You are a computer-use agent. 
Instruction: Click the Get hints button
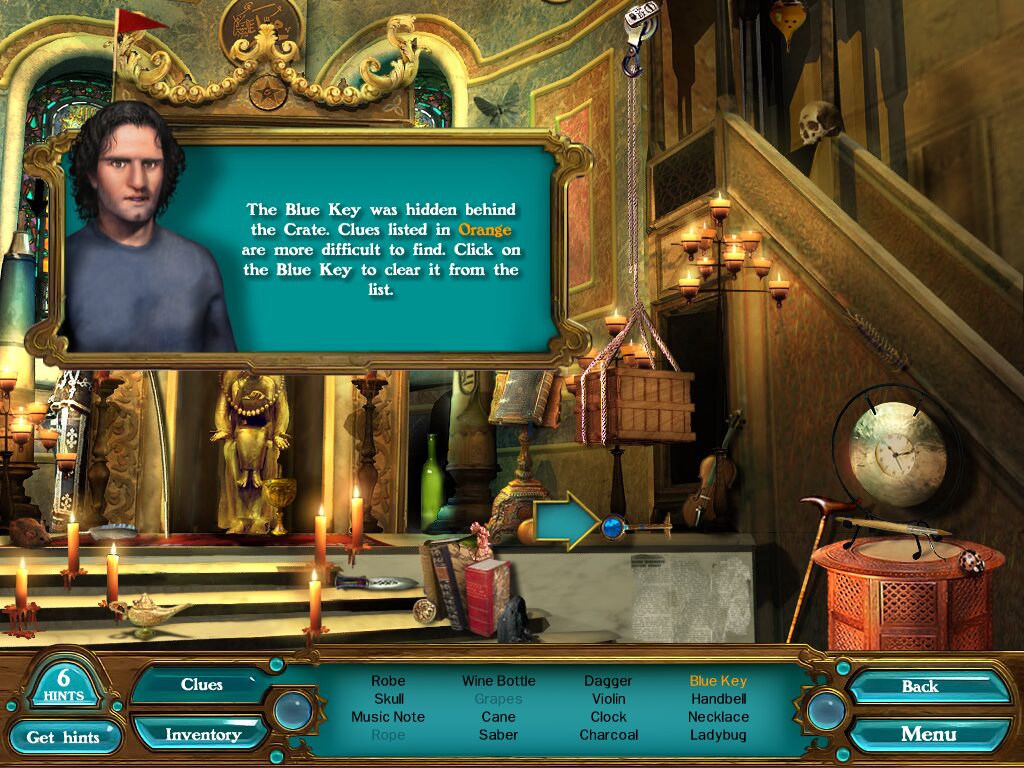(x=63, y=737)
